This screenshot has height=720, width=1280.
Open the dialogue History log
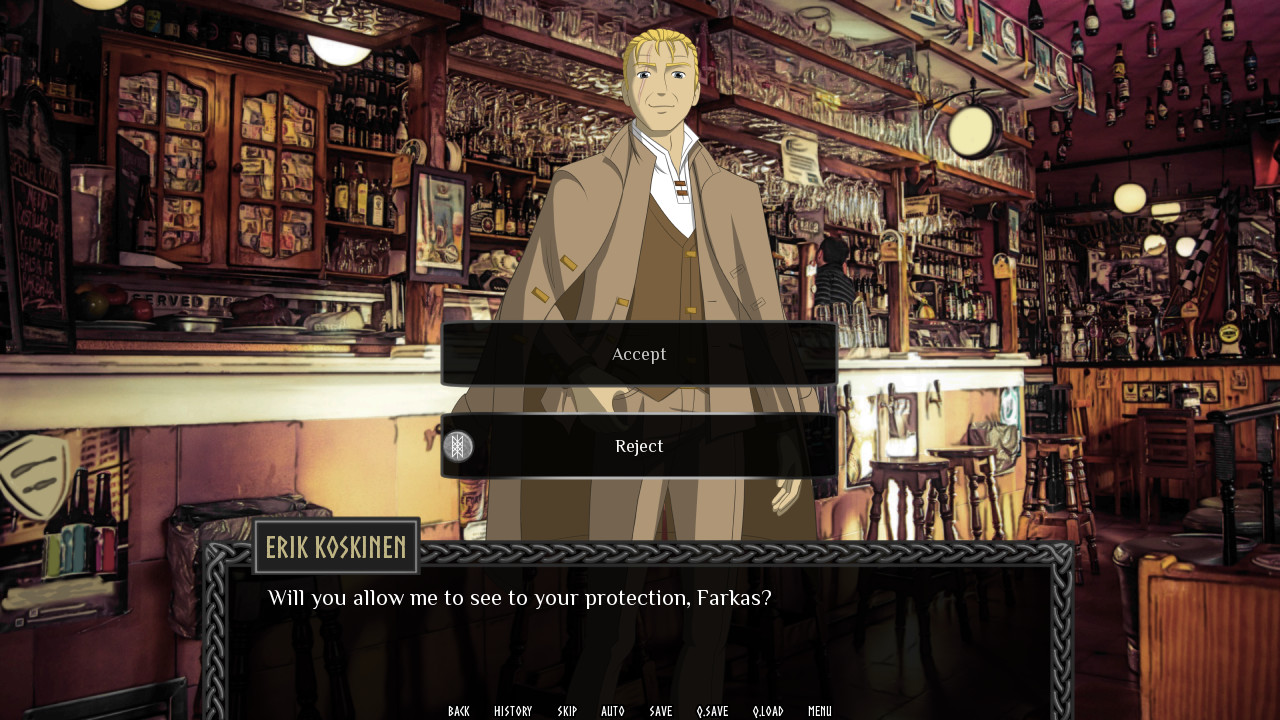pyautogui.click(x=513, y=711)
